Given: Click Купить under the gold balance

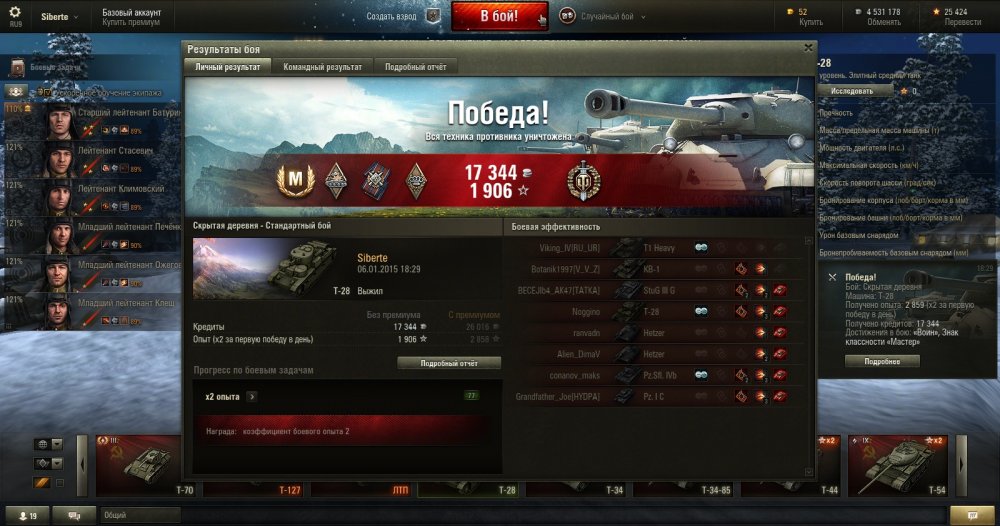Looking at the screenshot, I should pyautogui.click(x=811, y=21).
